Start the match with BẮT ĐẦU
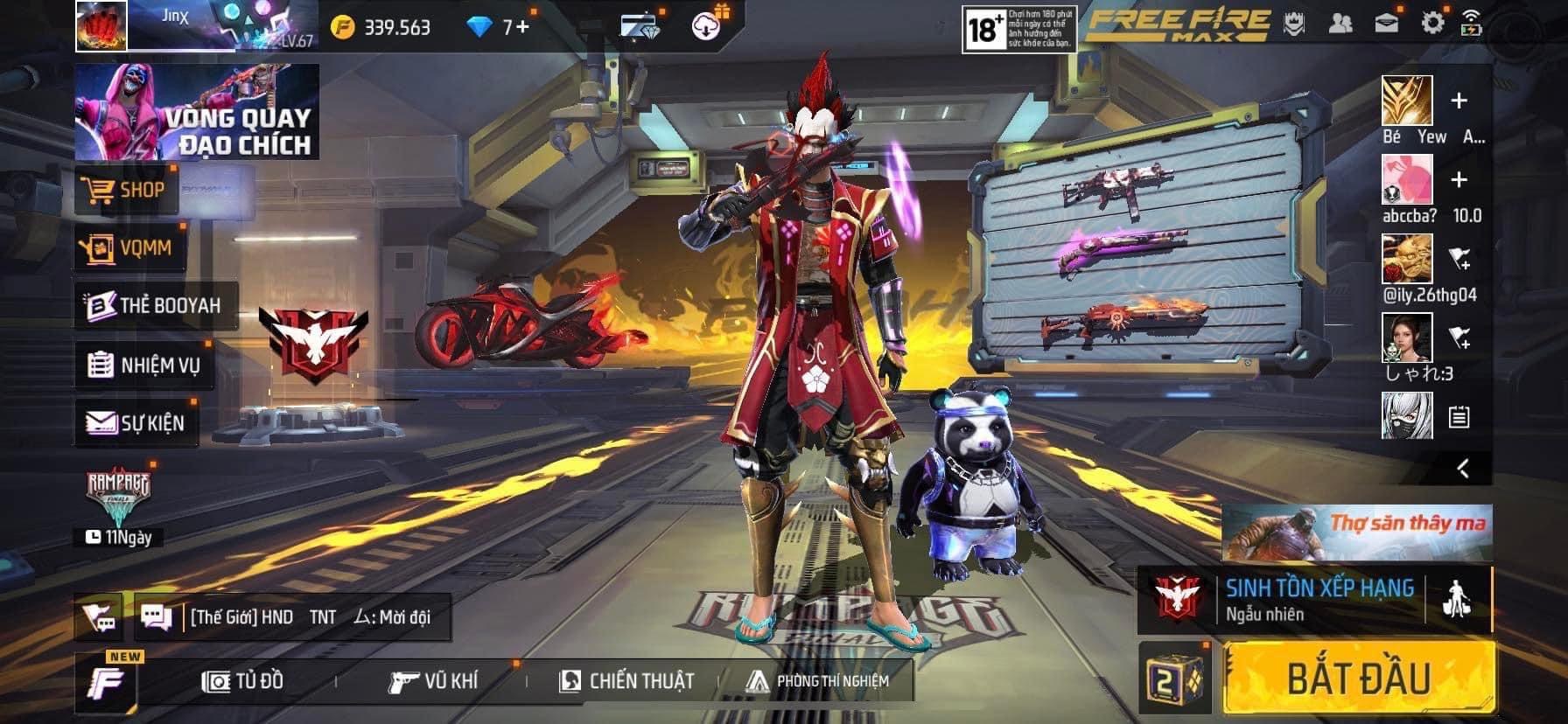 point(1359,679)
